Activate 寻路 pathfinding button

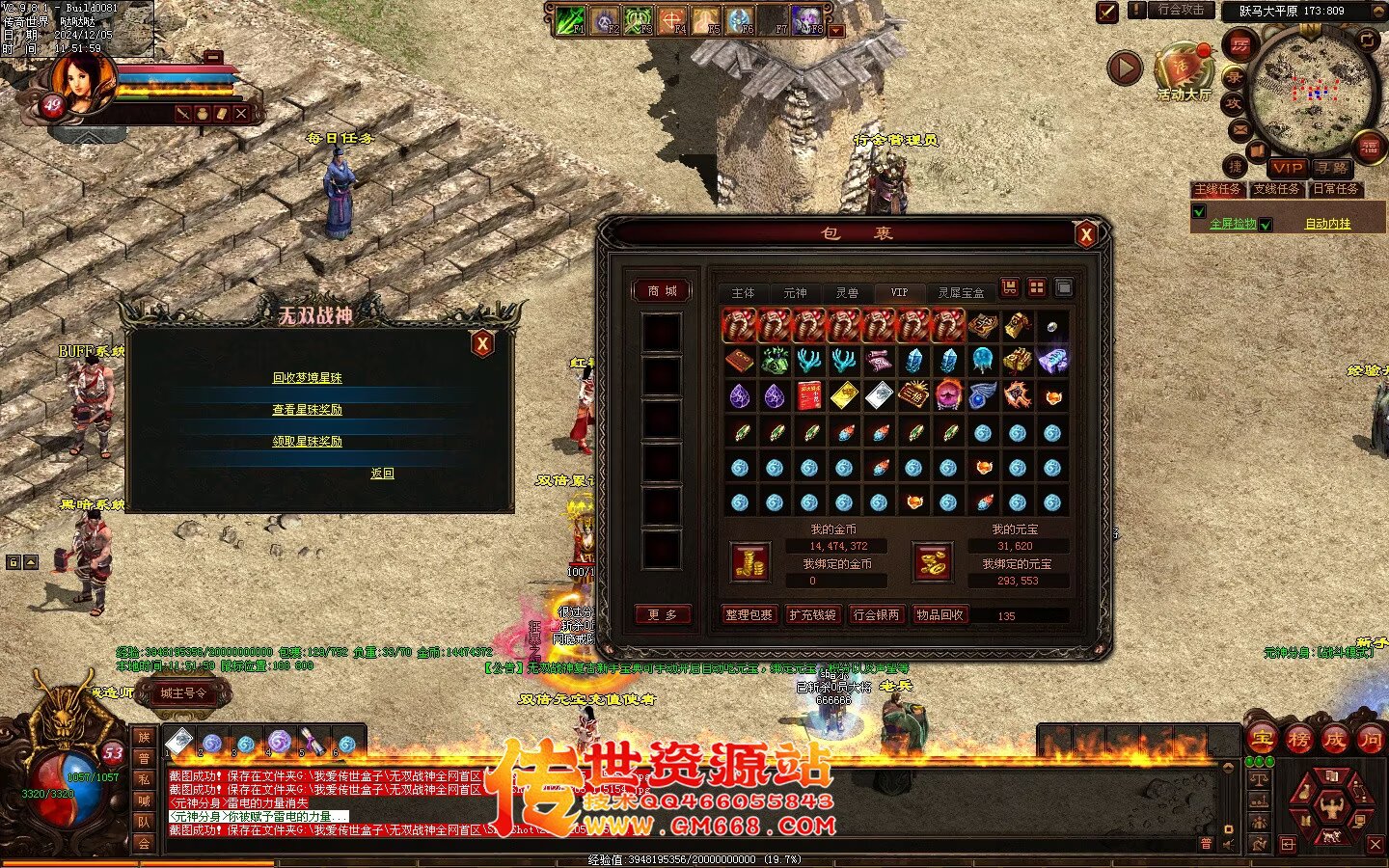(1331, 168)
